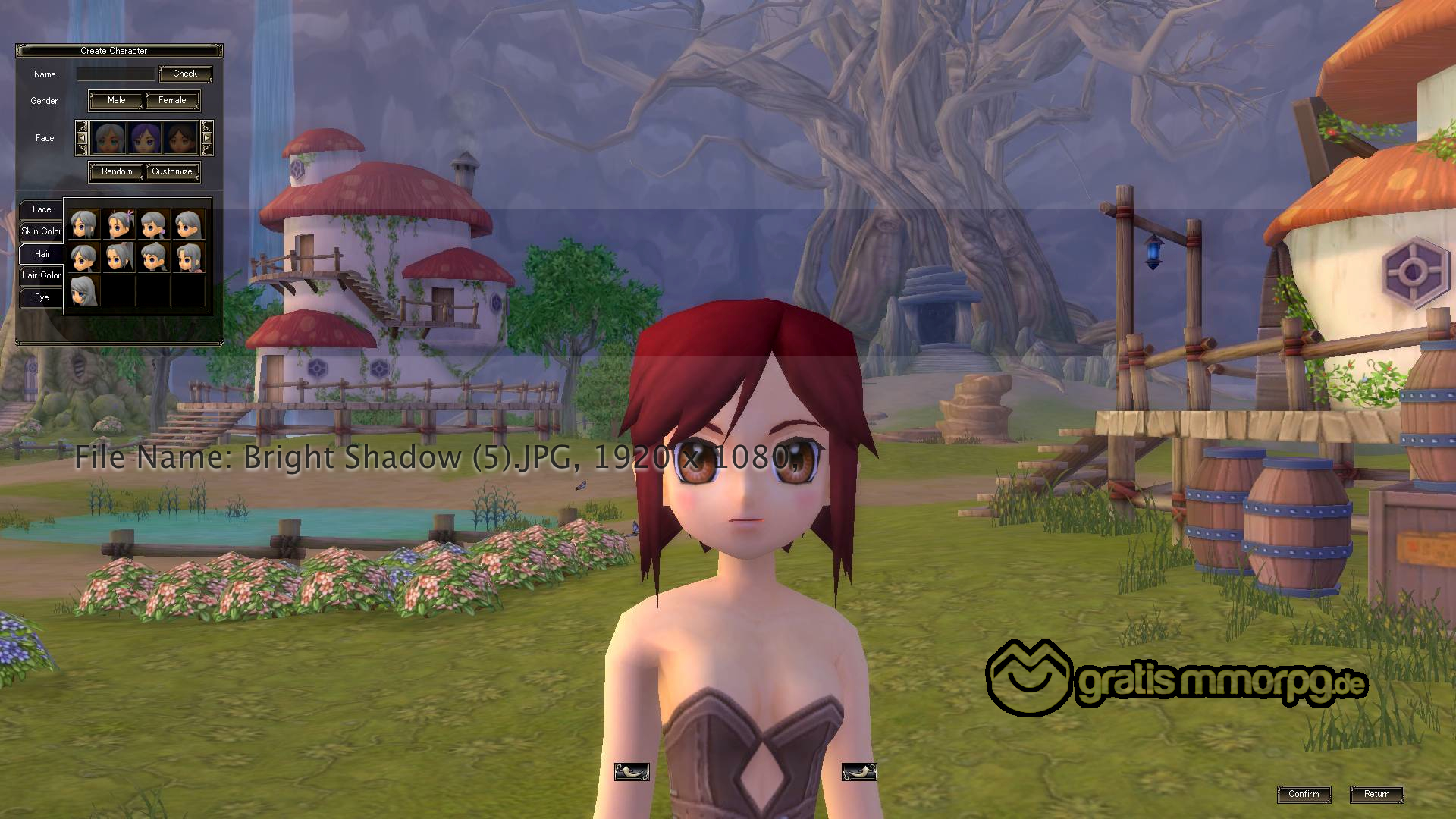
Task: Show previous face presets with left arrow
Action: (82, 138)
